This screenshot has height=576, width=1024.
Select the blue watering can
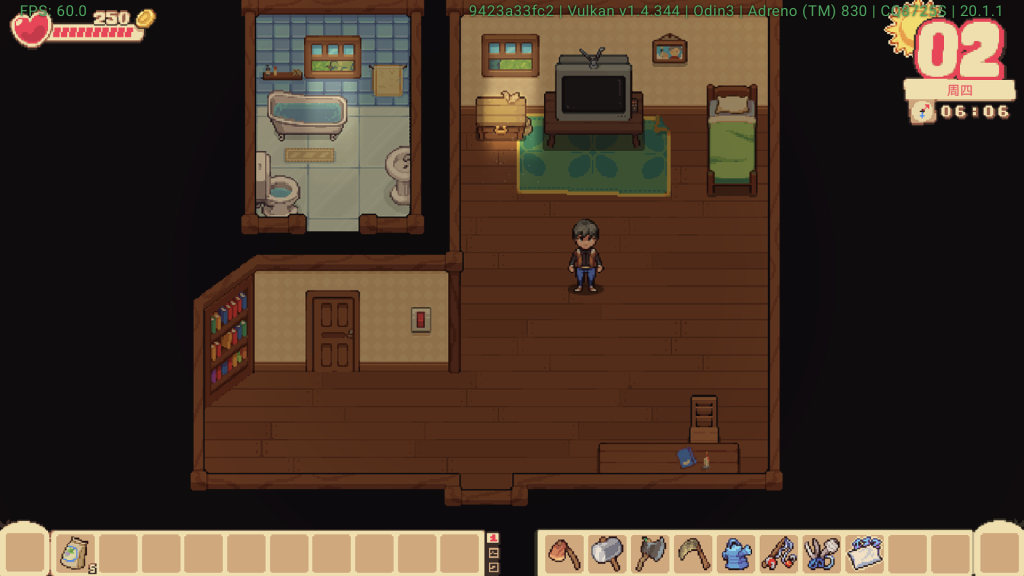coord(736,553)
